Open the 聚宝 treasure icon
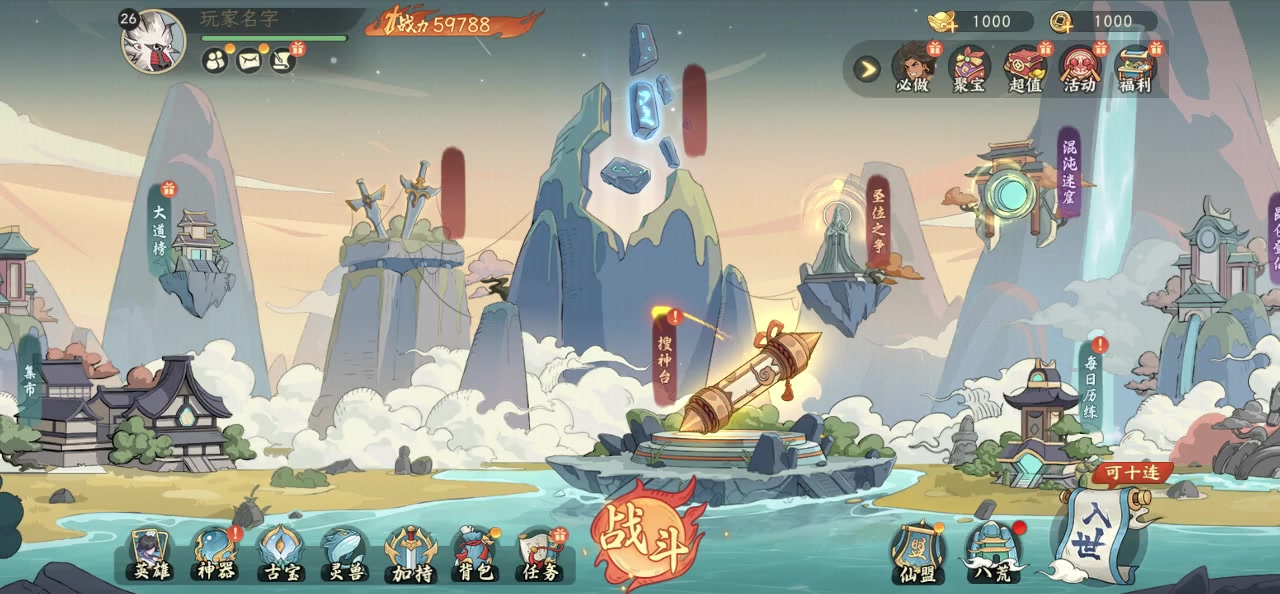 (968, 68)
